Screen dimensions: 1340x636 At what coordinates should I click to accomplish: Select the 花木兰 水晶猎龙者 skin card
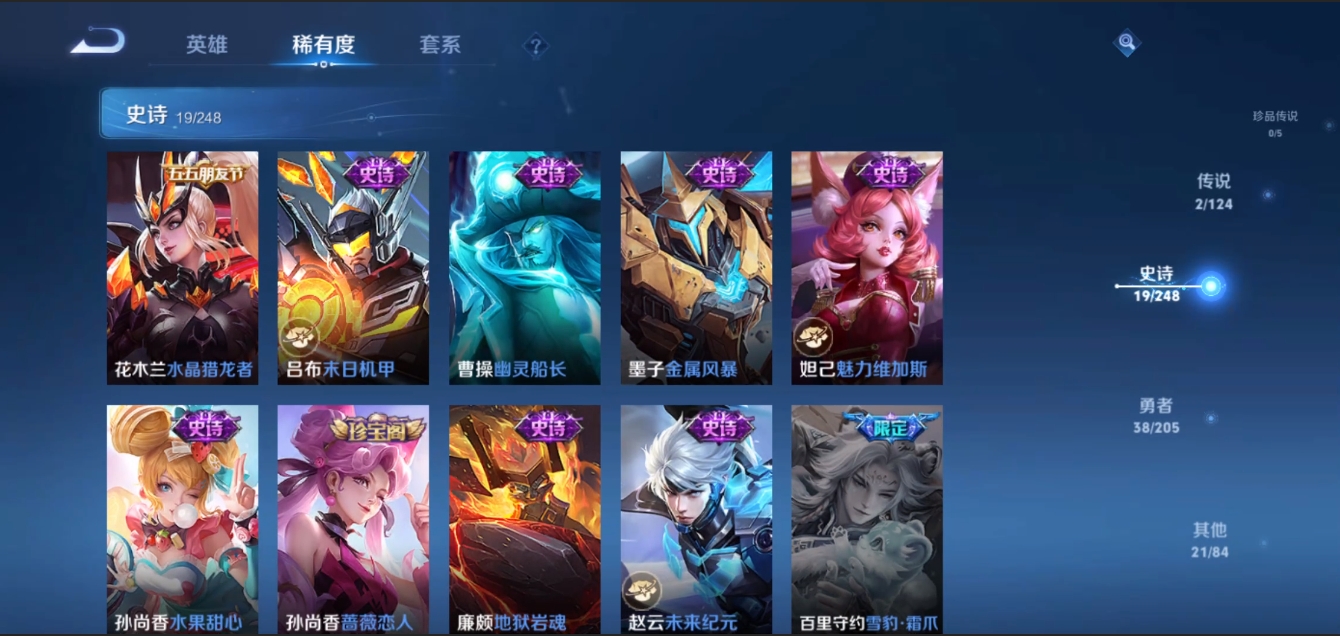(182, 267)
